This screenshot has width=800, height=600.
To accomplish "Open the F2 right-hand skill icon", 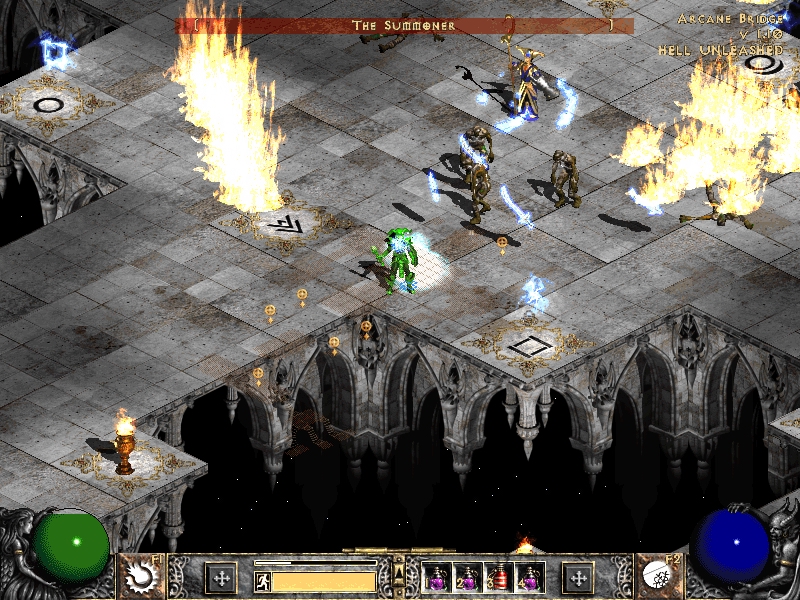I will pyautogui.click(x=658, y=576).
